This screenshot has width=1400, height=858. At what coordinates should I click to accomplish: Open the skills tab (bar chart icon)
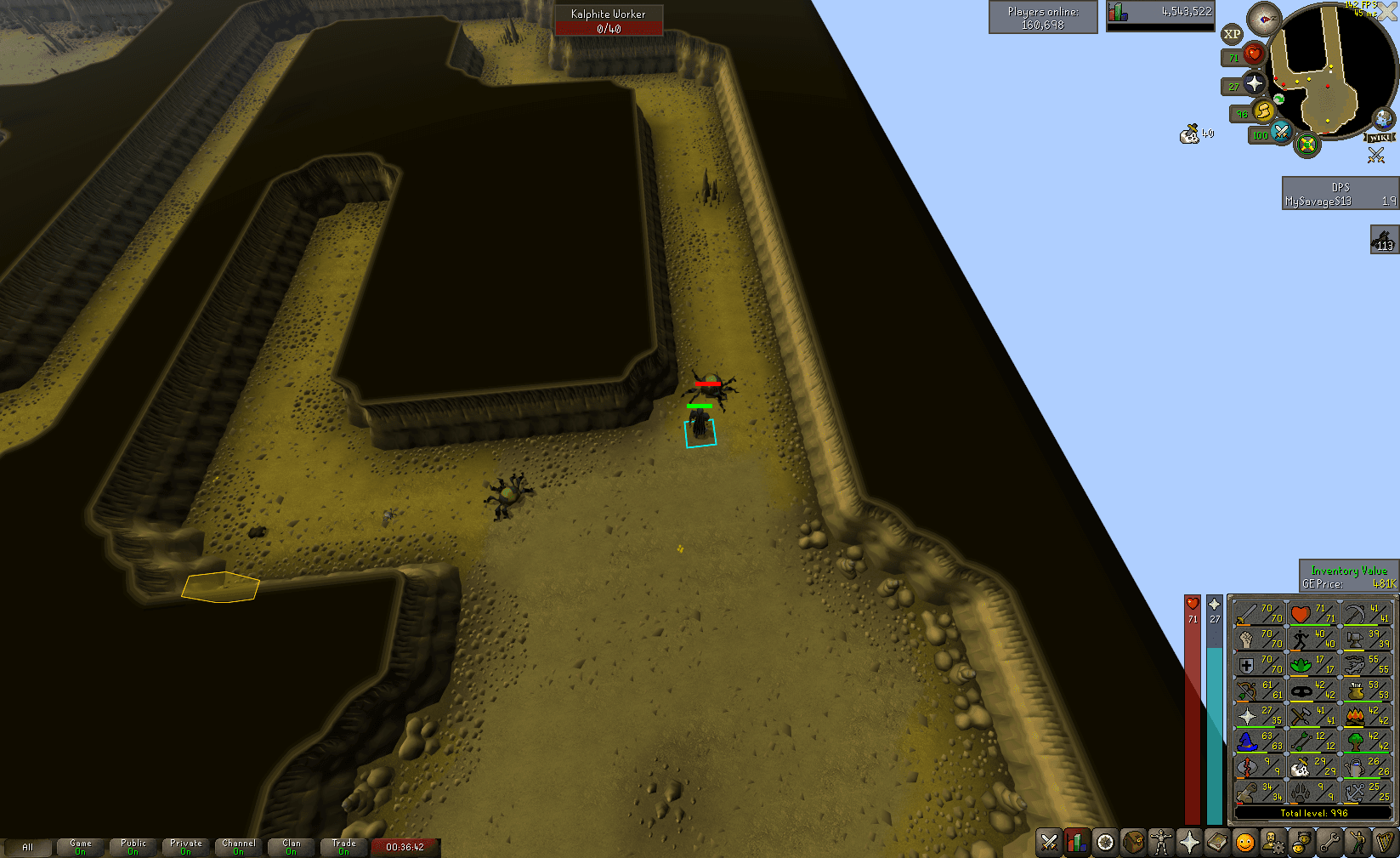coord(1077,844)
